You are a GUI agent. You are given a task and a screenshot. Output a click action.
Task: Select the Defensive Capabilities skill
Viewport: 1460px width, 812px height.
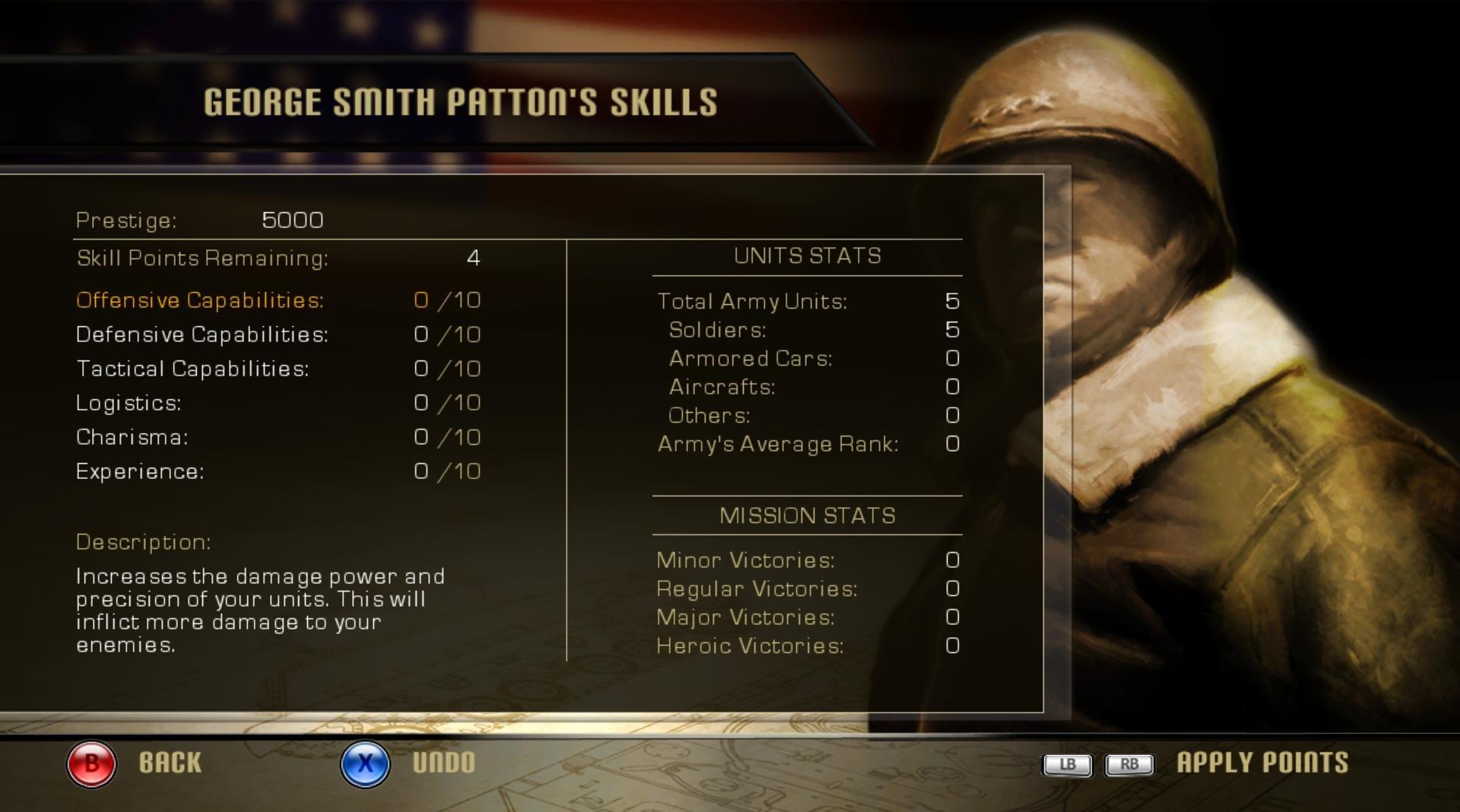pos(202,334)
